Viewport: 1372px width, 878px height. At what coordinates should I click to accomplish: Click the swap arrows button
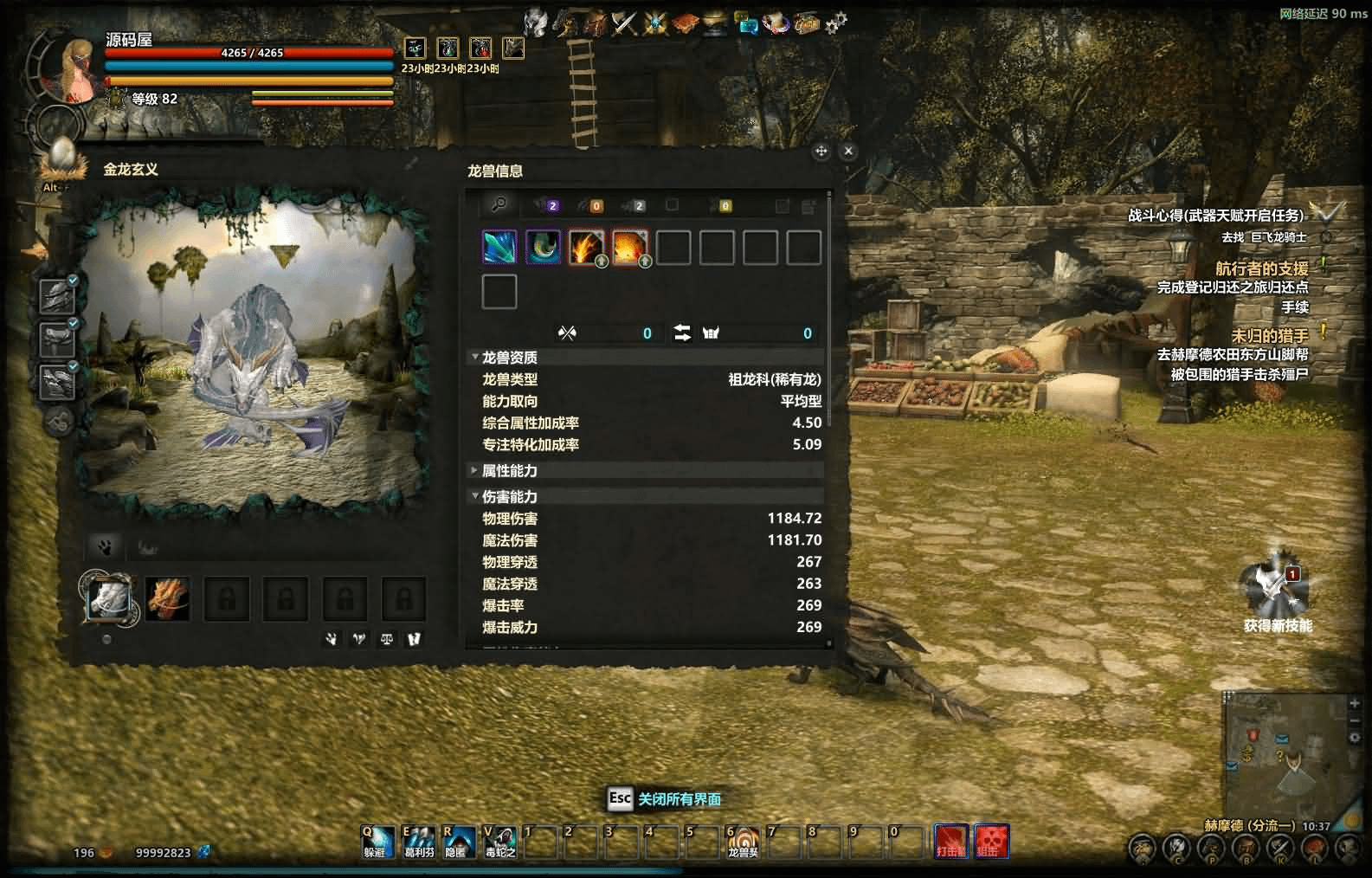tap(682, 332)
